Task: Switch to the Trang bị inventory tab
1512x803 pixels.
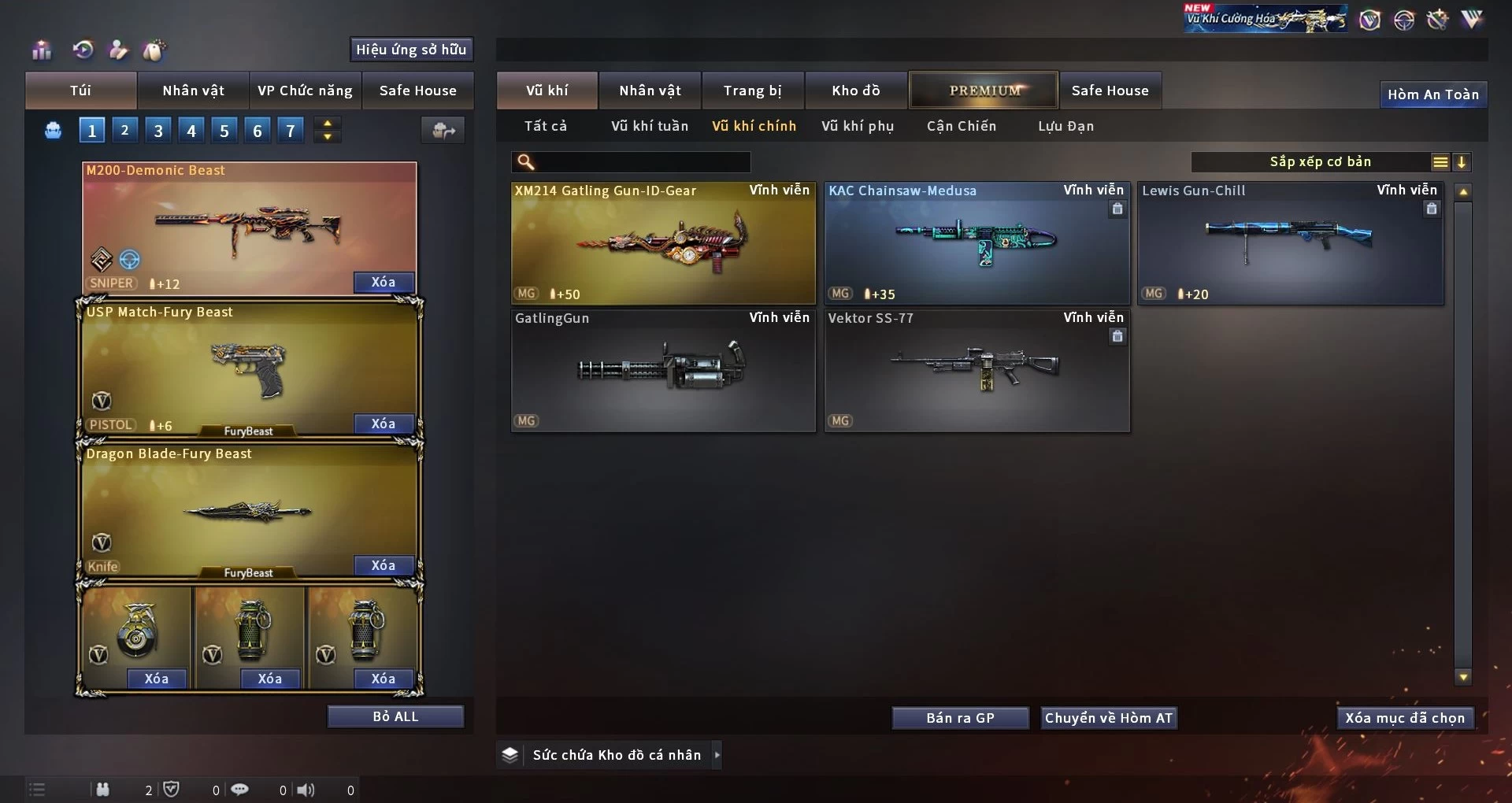Action: click(752, 91)
